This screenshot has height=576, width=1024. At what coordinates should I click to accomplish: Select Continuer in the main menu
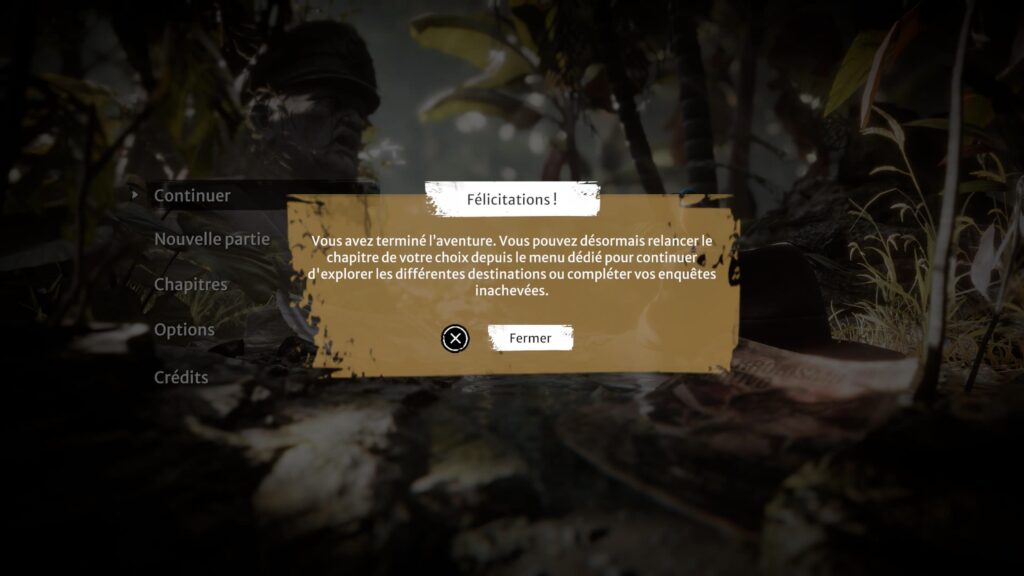point(192,196)
